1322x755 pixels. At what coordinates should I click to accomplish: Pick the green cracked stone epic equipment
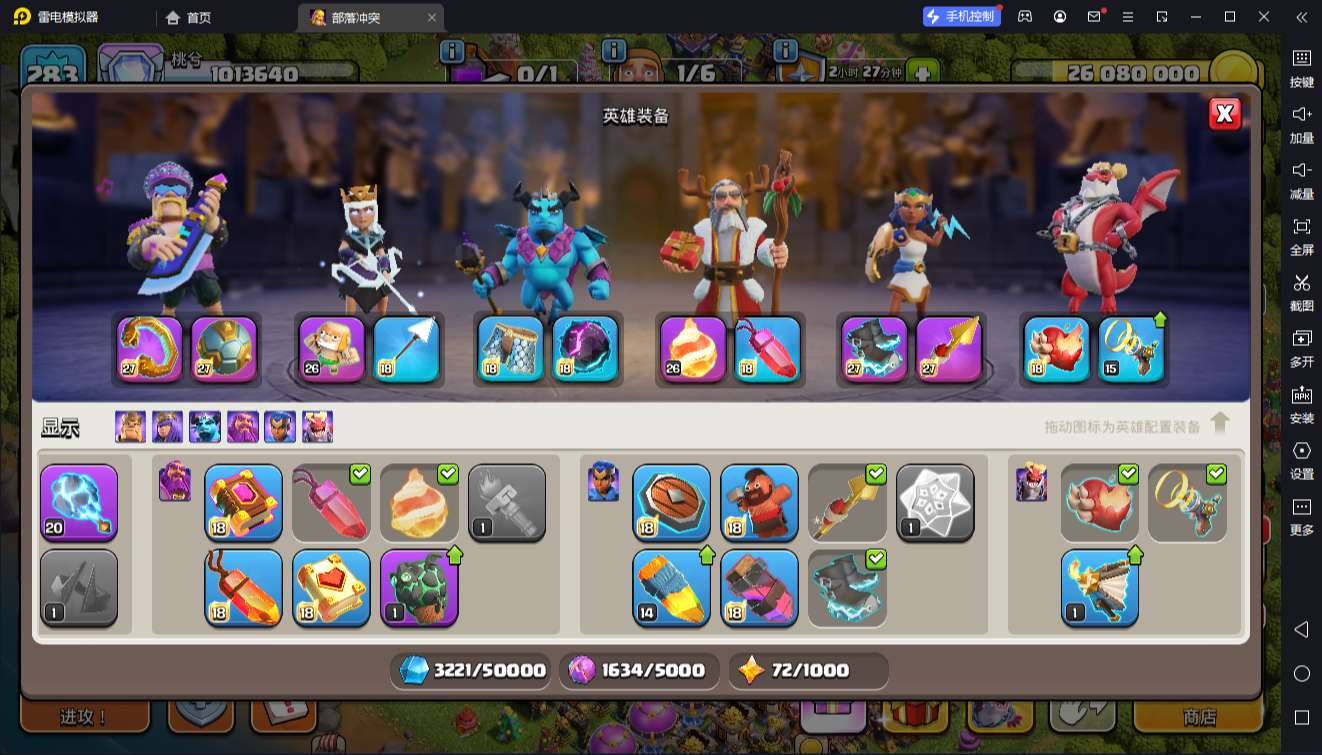tap(419, 588)
